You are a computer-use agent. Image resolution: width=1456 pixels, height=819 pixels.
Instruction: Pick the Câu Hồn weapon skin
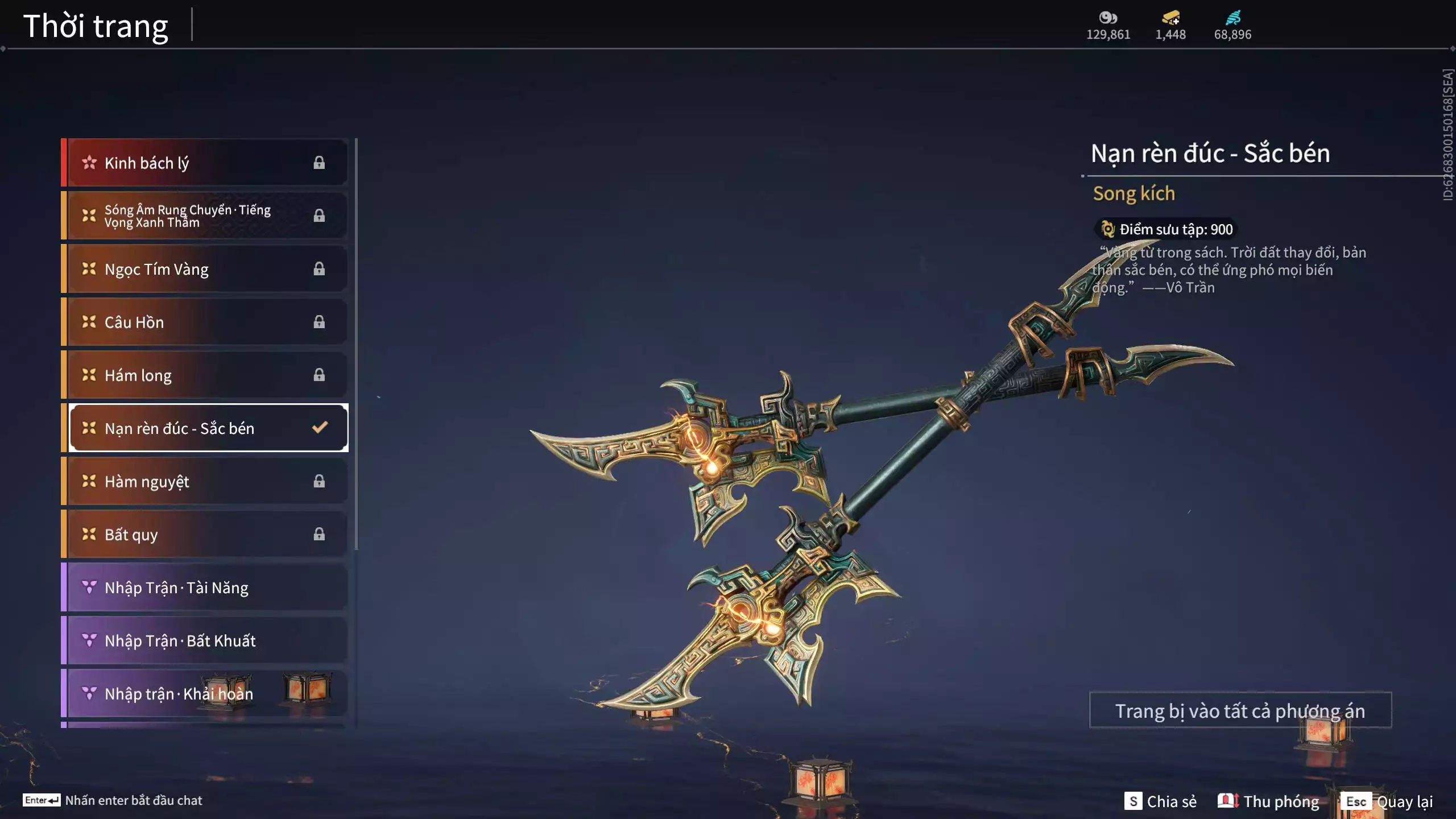pos(205,322)
